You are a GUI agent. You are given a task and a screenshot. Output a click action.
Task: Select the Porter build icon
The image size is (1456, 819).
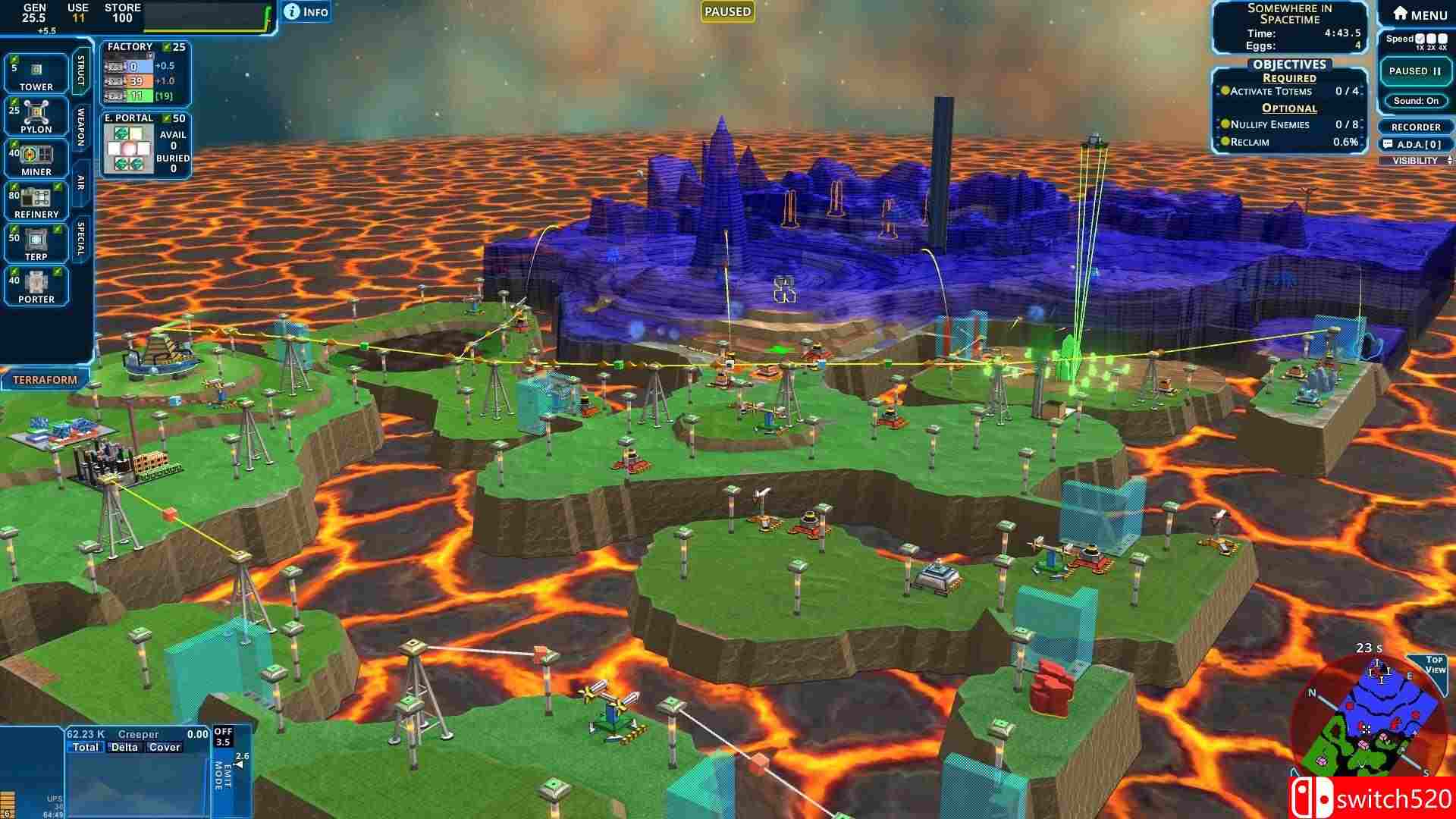point(36,284)
